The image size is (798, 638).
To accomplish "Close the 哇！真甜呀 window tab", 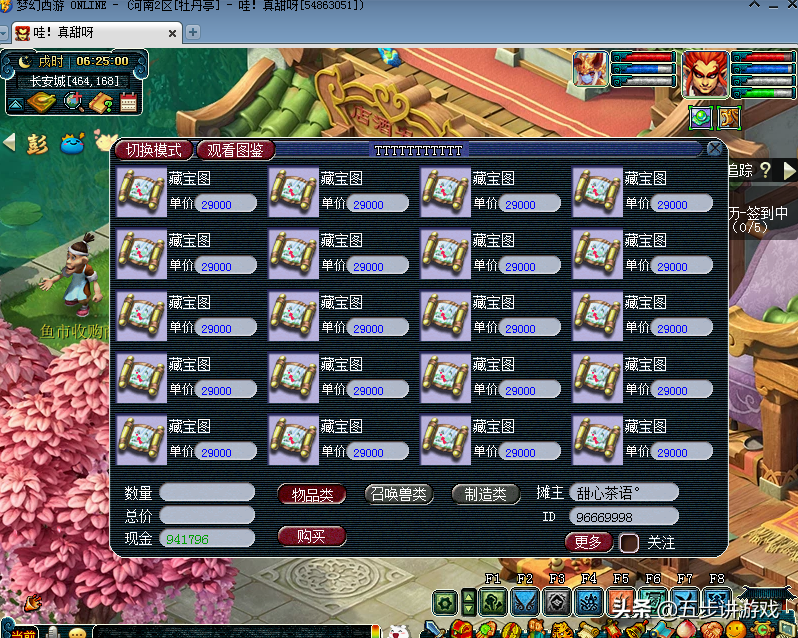I will 169,33.
